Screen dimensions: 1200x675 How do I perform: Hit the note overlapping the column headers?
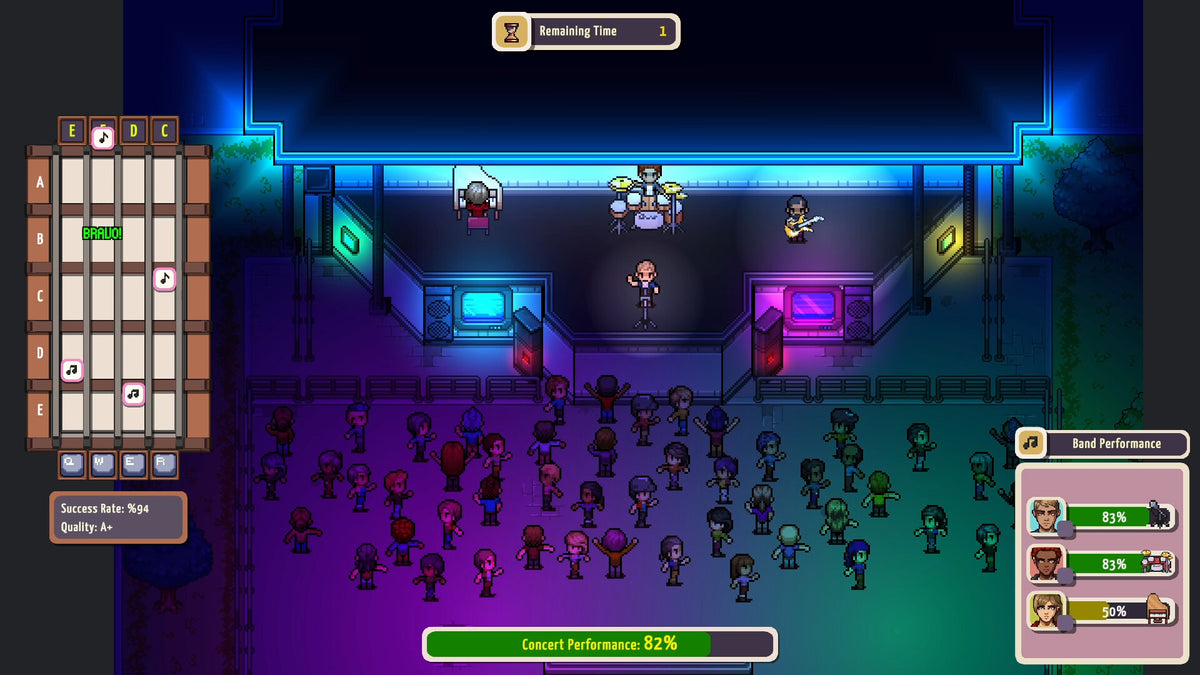[x=103, y=137]
